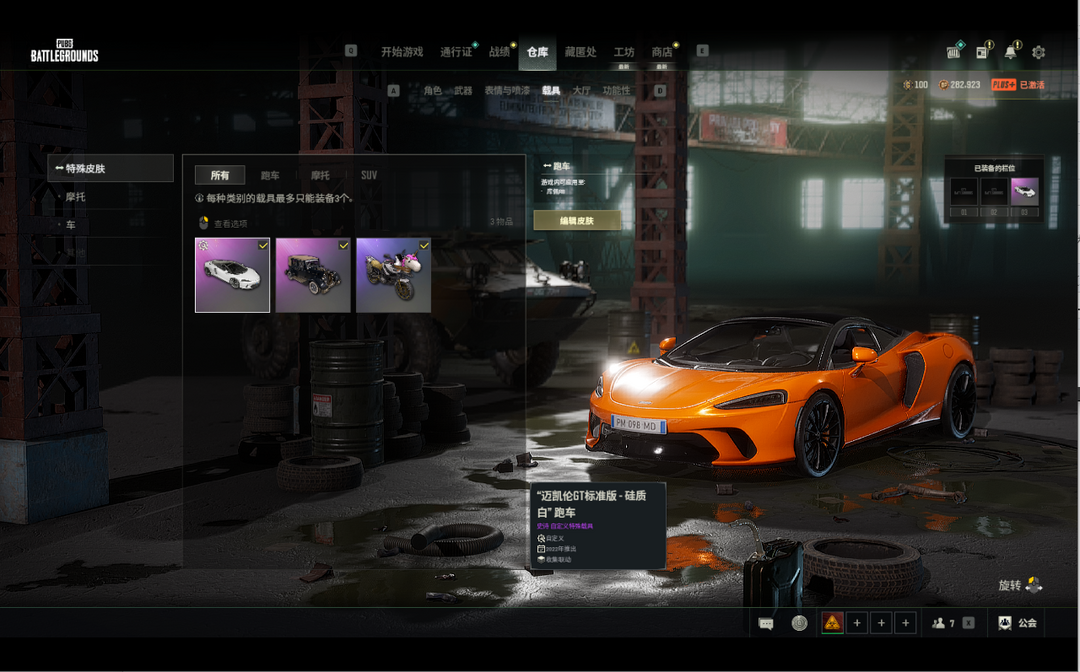Image resolution: width=1080 pixels, height=672 pixels.
Task: Open the 工坊 workshop
Action: pos(624,52)
